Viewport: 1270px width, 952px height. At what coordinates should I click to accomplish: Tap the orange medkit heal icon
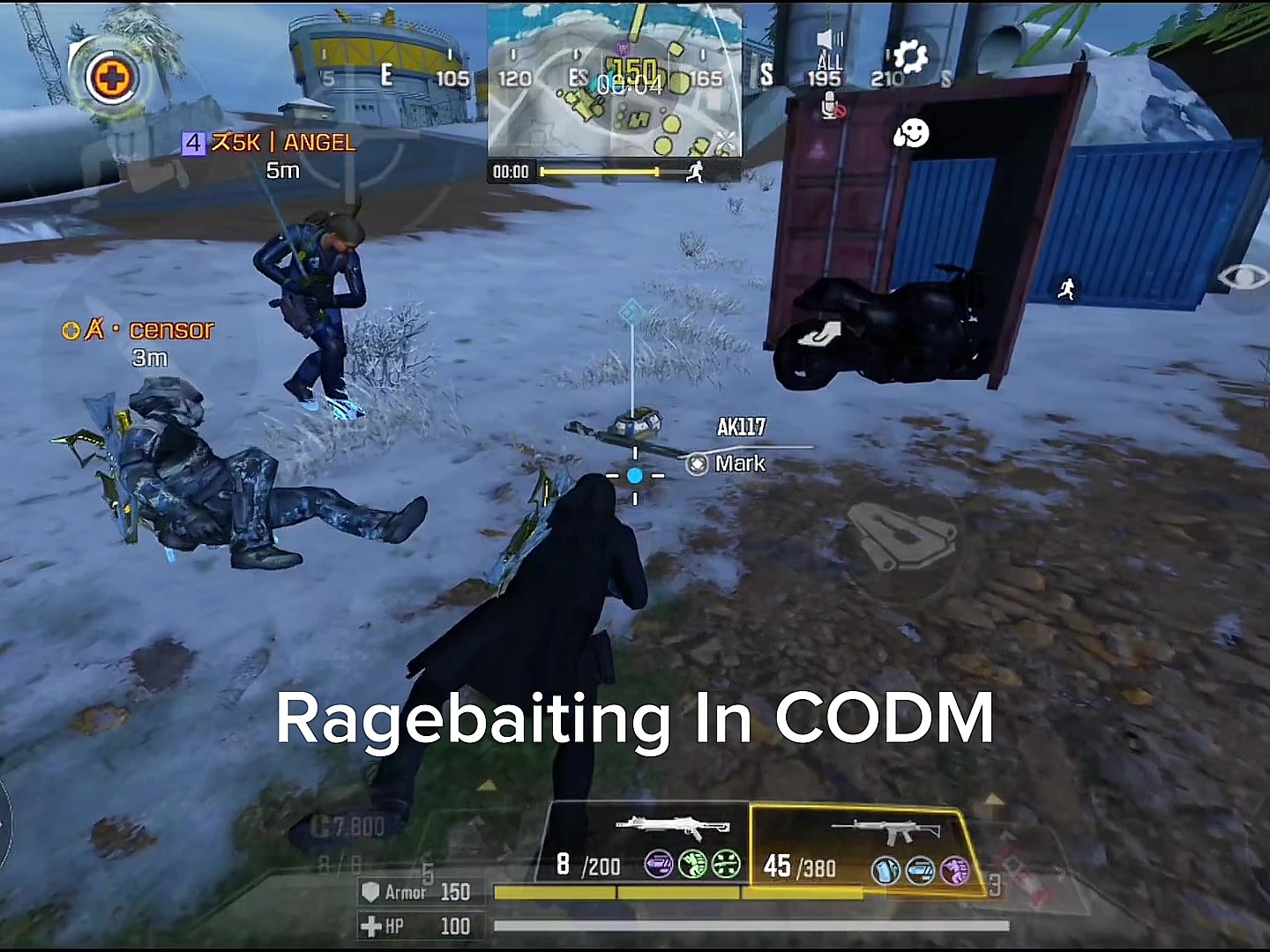[x=112, y=78]
